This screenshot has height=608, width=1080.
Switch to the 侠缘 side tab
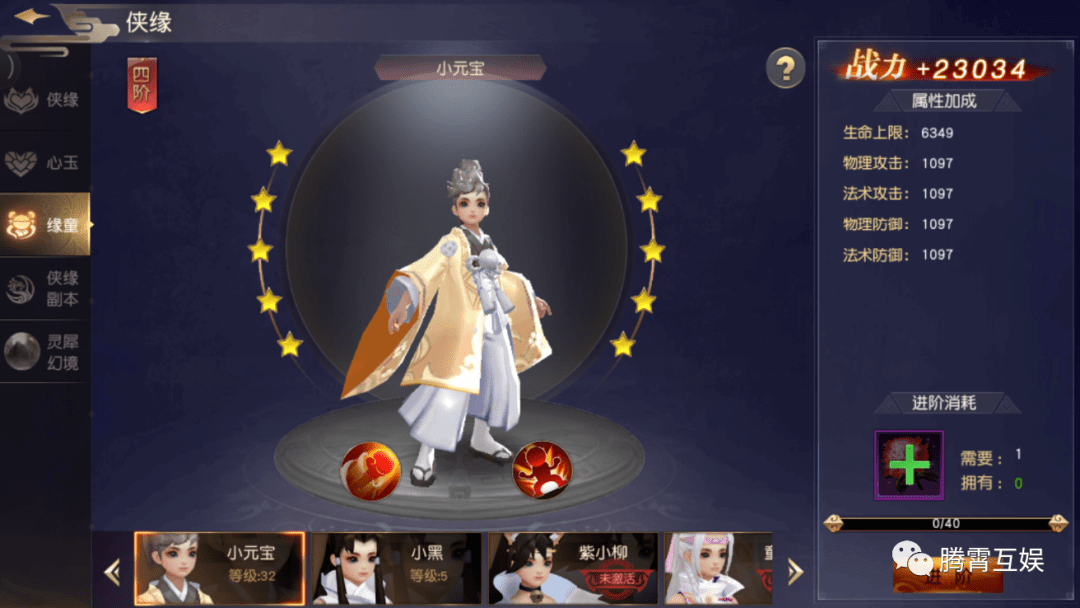44,100
